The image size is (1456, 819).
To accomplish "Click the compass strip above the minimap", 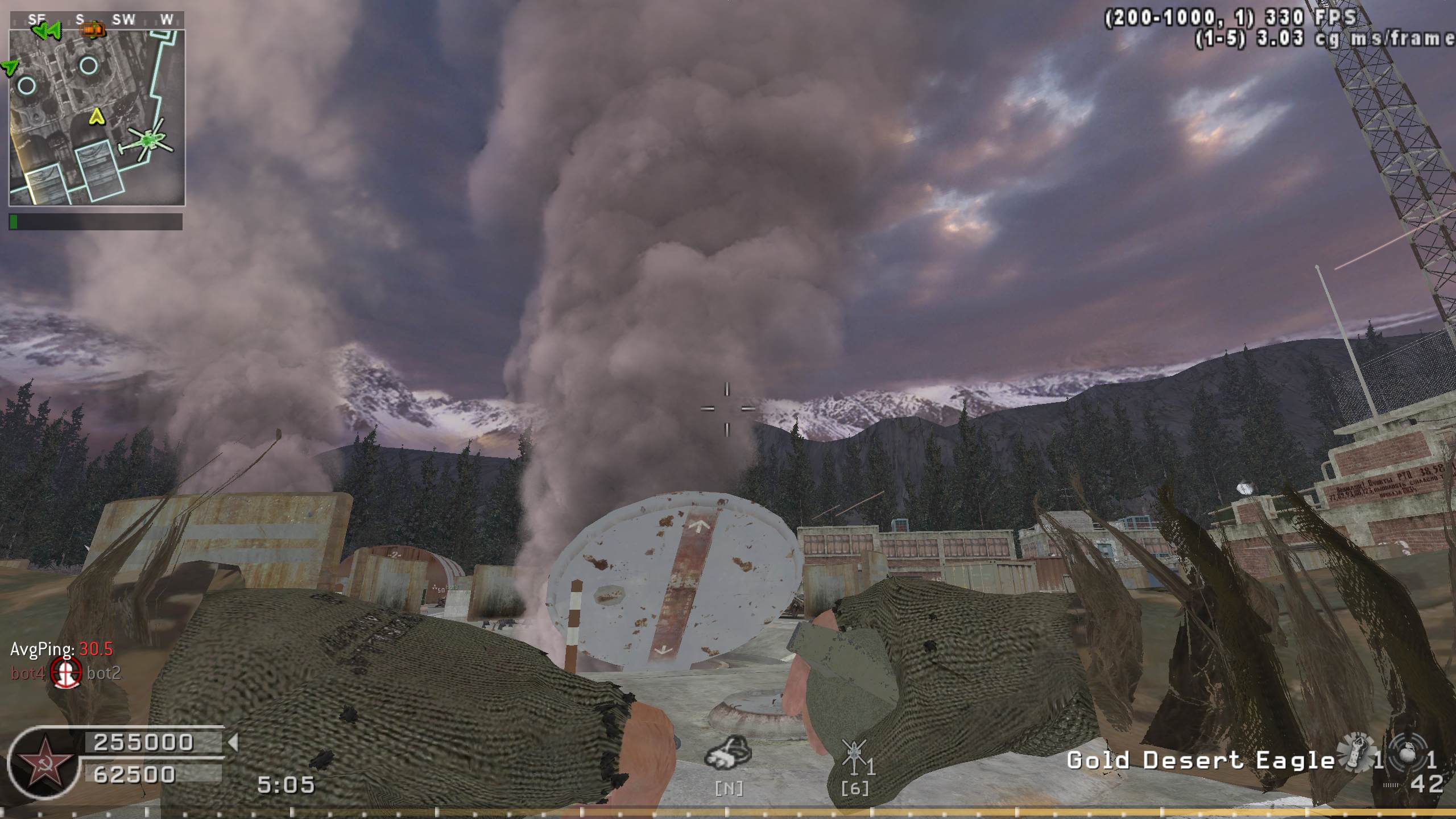I will pos(97,20).
